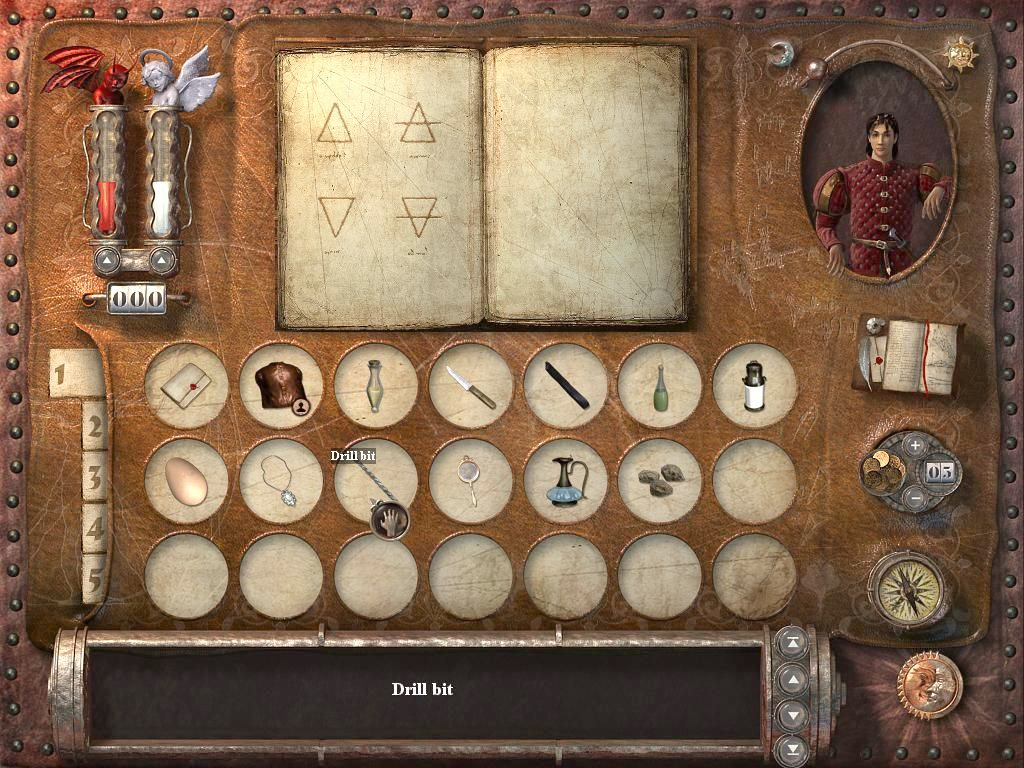Pick the silver necklace item
The width and height of the screenshot is (1024, 768).
pyautogui.click(x=281, y=481)
